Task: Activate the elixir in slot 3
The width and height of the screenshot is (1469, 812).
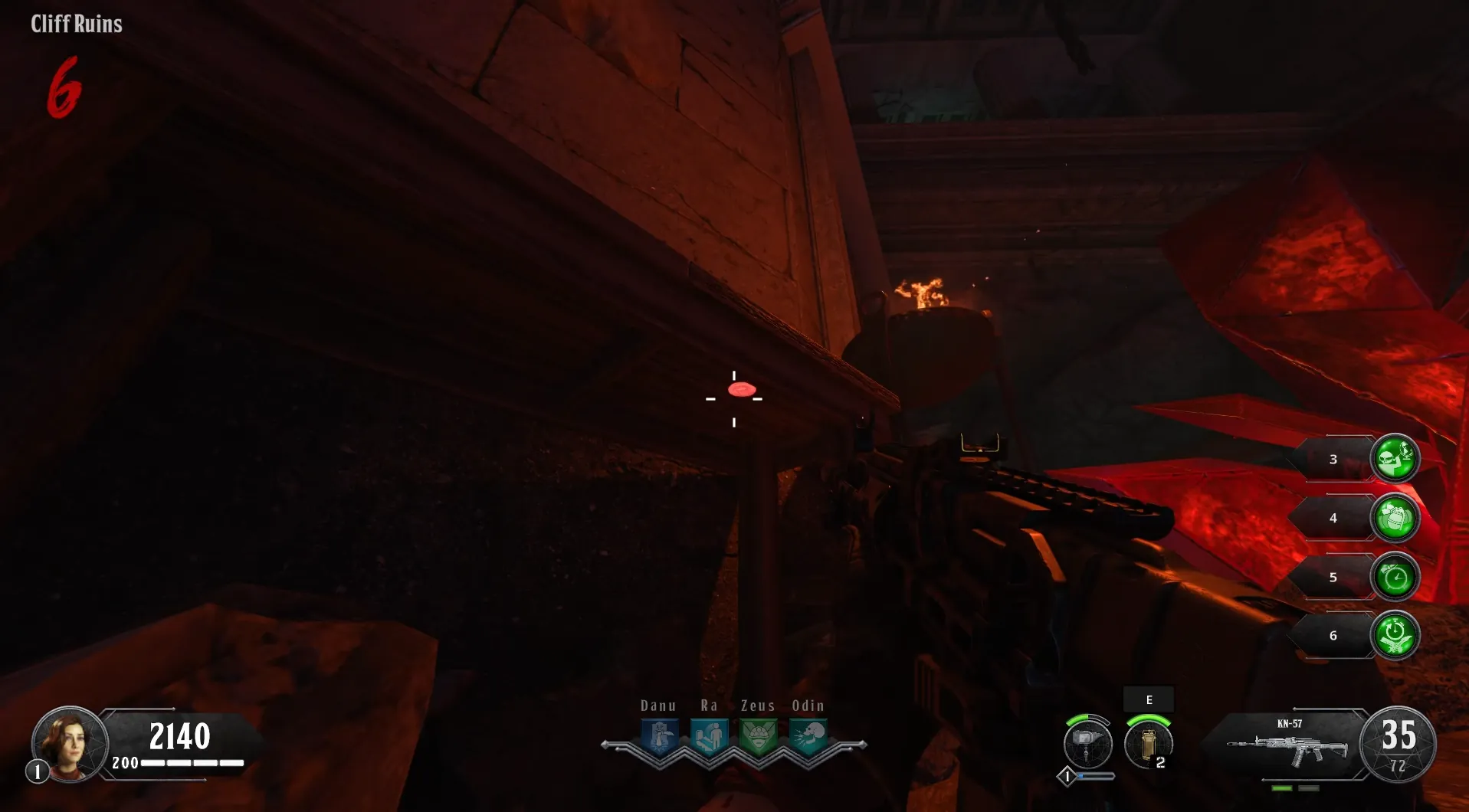Action: (x=1395, y=458)
